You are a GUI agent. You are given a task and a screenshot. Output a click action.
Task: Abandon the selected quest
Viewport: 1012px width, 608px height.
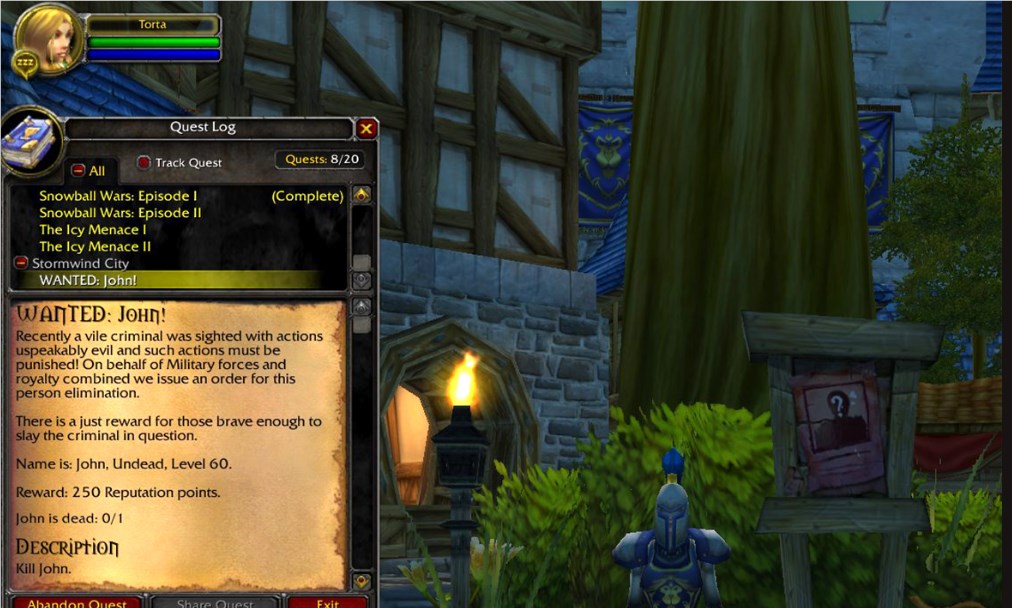(x=77, y=602)
